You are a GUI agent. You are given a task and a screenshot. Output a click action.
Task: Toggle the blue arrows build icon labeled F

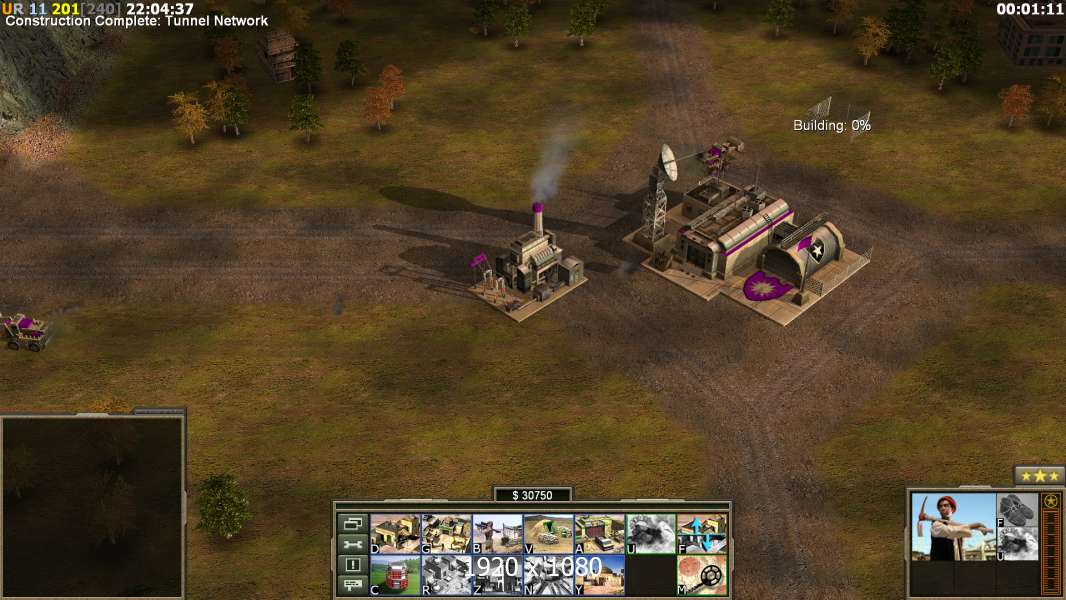(701, 534)
